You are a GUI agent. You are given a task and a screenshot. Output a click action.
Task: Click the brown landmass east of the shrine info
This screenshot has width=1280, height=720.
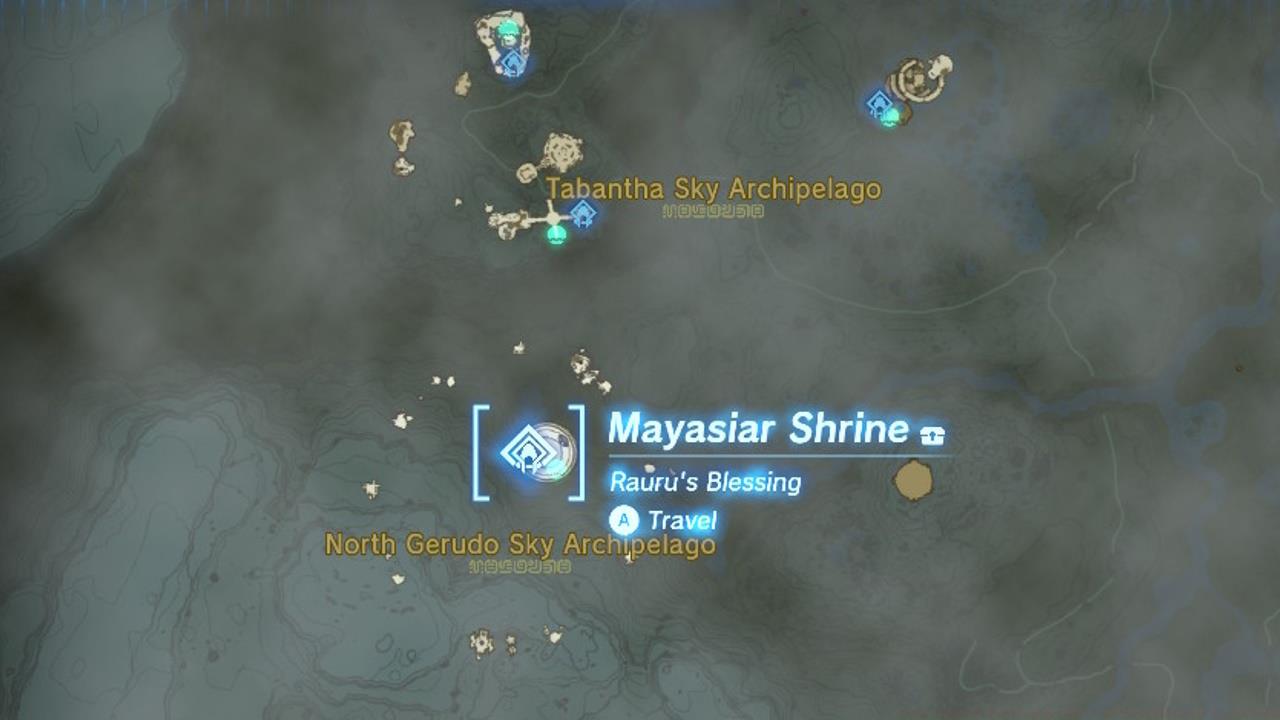pyautogui.click(x=911, y=477)
